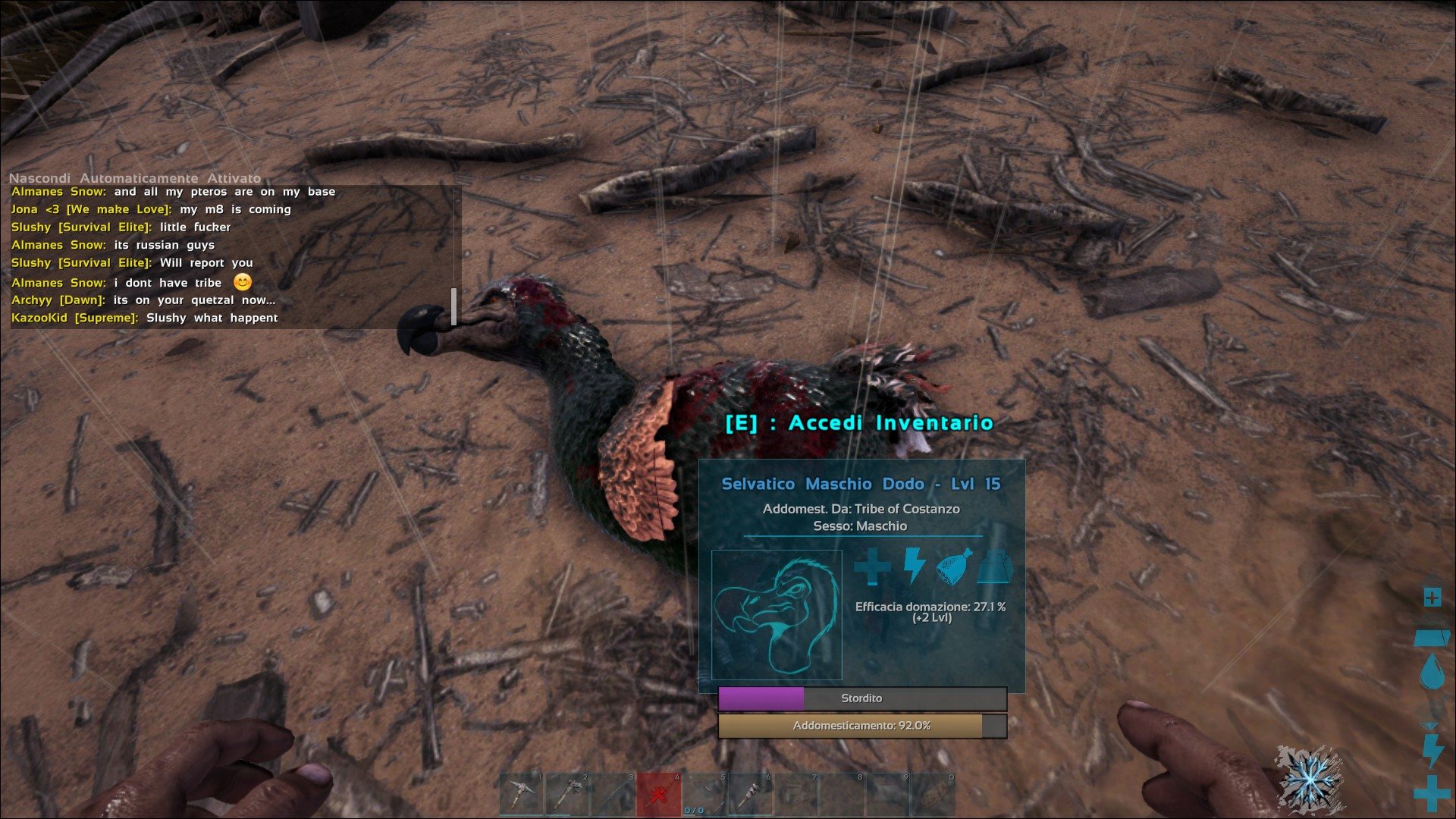Click the Dodo's health cross icon
Image resolution: width=1456 pixels, height=819 pixels.
coord(872,566)
